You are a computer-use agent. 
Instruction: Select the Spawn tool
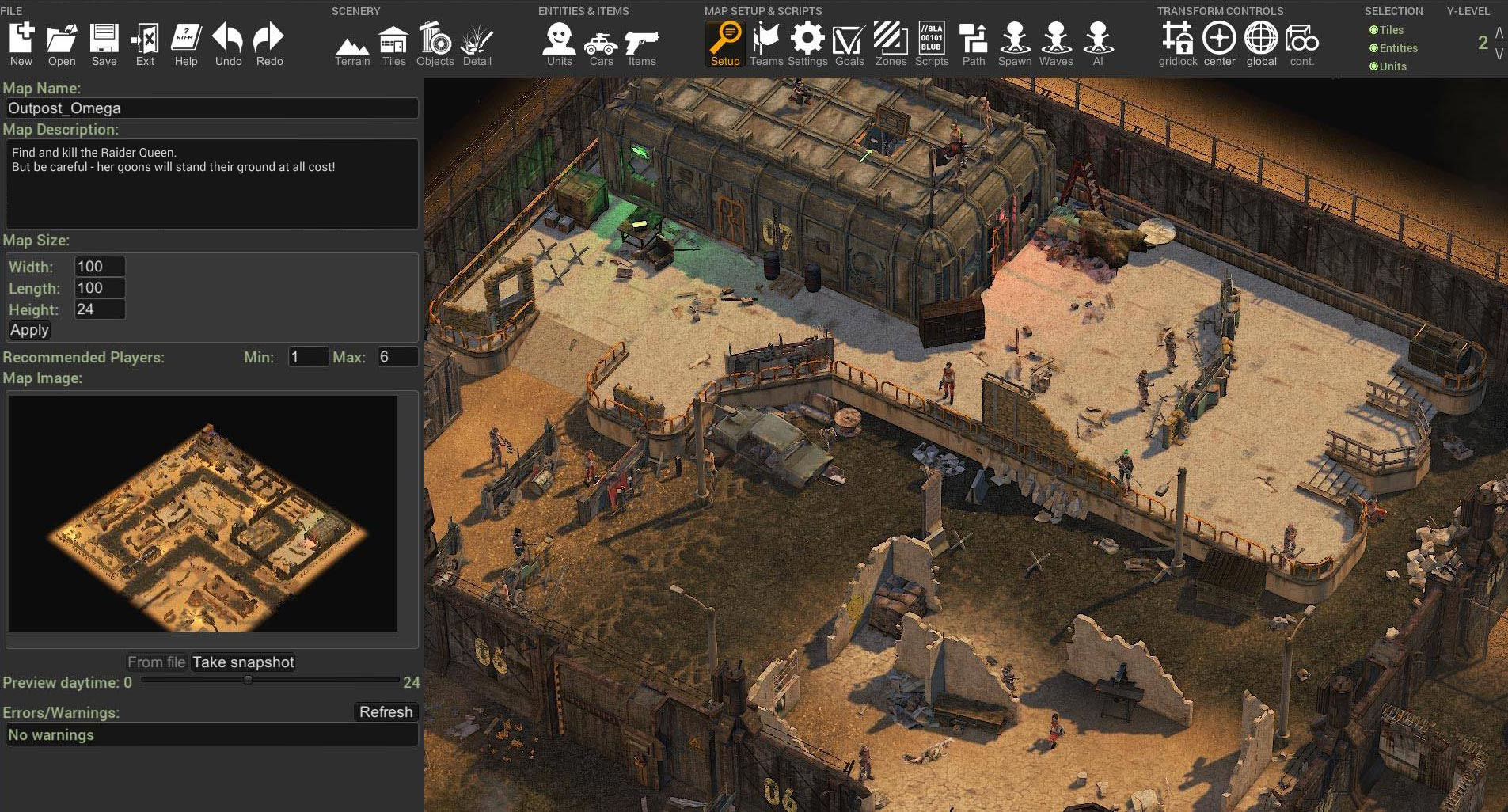click(1014, 44)
